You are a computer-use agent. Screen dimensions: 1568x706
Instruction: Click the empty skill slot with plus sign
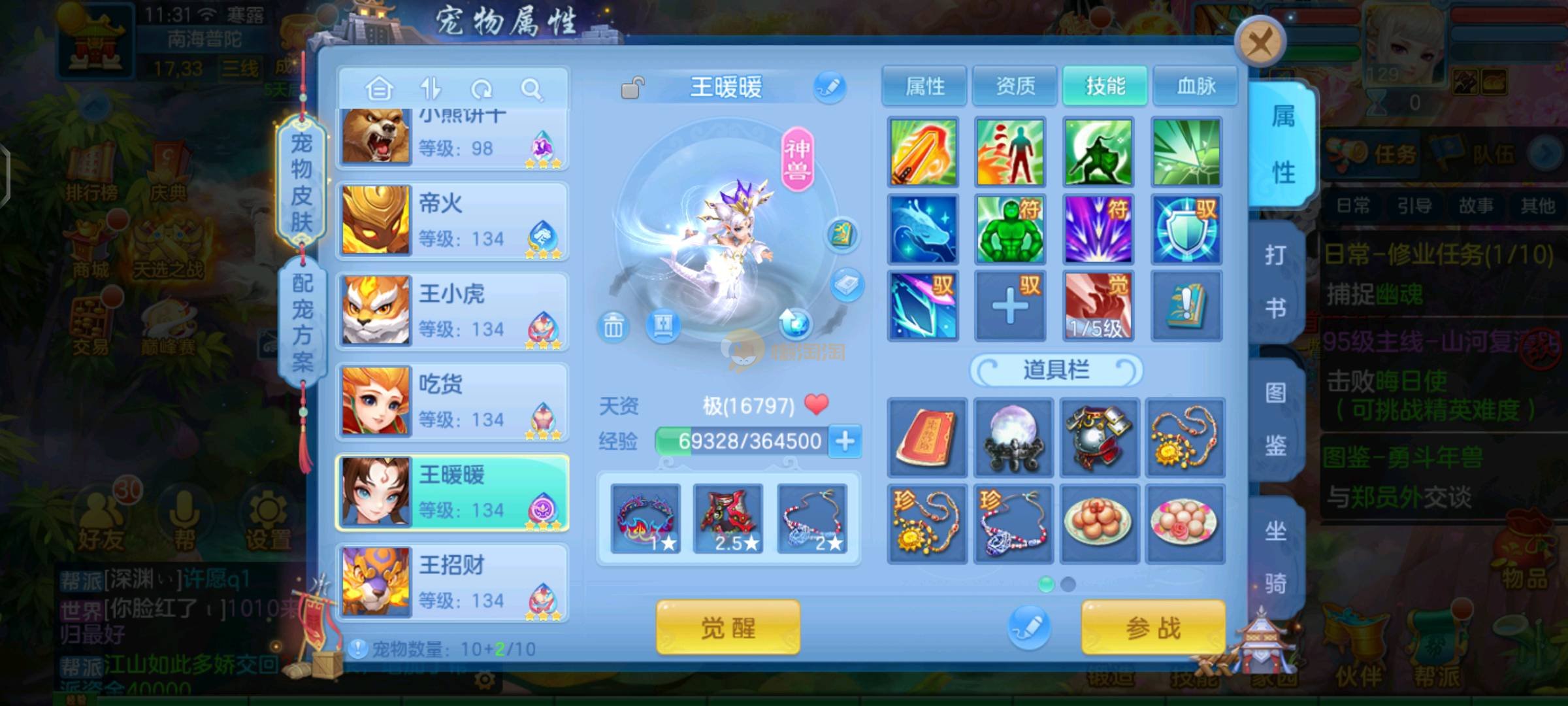click(1010, 305)
